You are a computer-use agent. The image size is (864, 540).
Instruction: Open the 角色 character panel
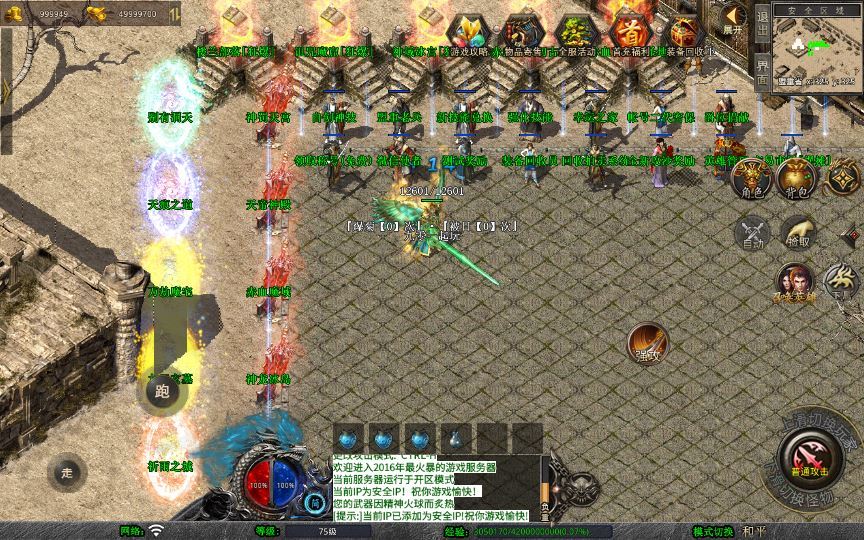coord(754,178)
